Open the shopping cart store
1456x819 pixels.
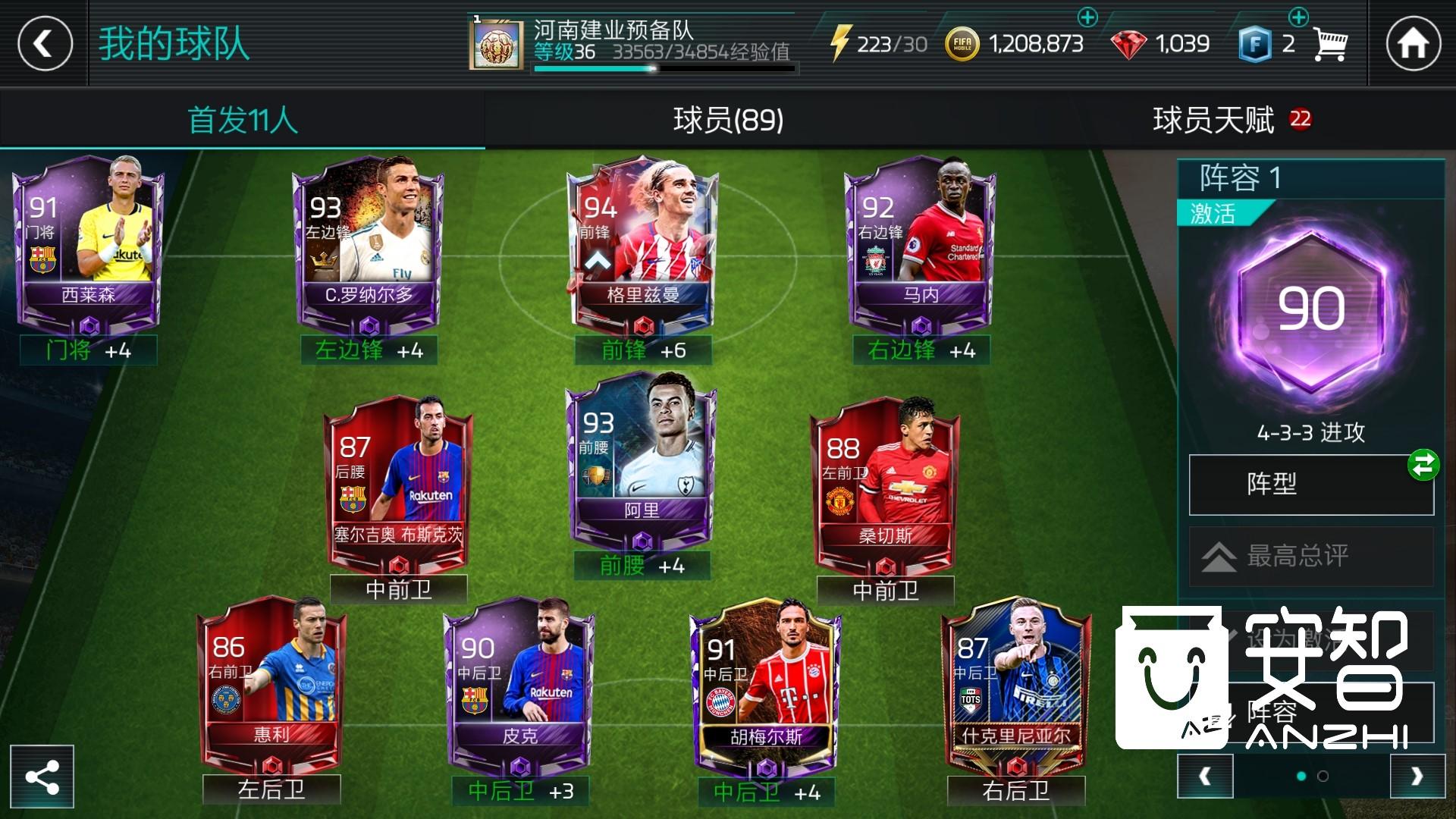tap(1329, 45)
